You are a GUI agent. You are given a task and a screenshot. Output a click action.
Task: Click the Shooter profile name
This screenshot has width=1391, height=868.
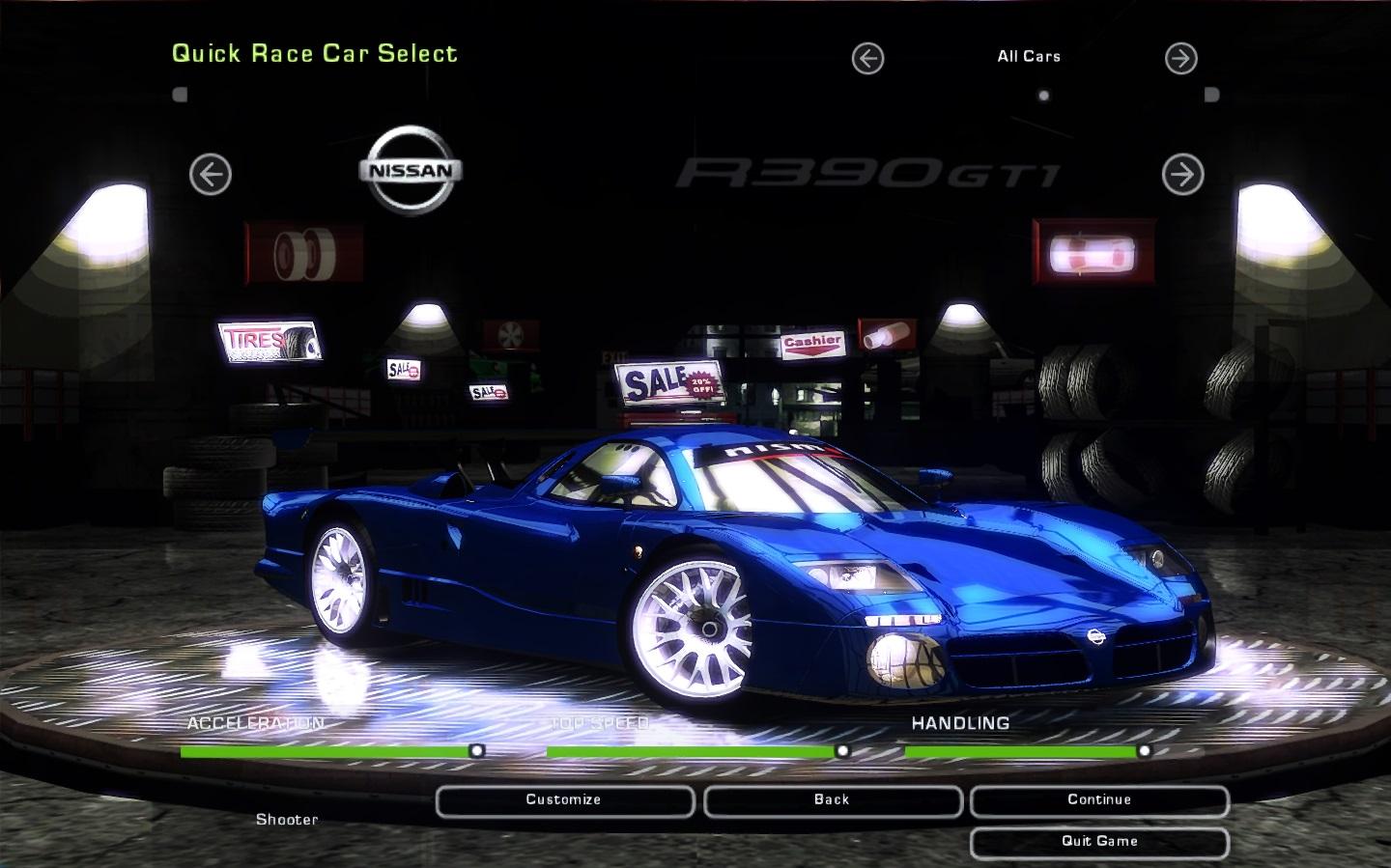click(287, 820)
